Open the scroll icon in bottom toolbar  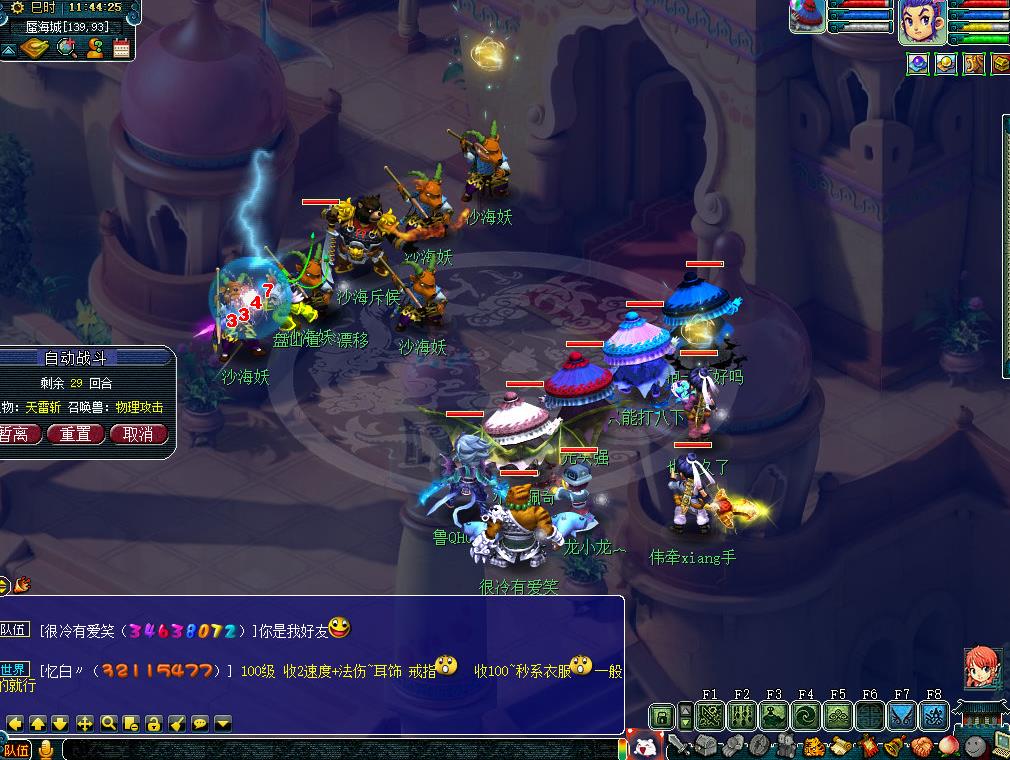(840, 746)
